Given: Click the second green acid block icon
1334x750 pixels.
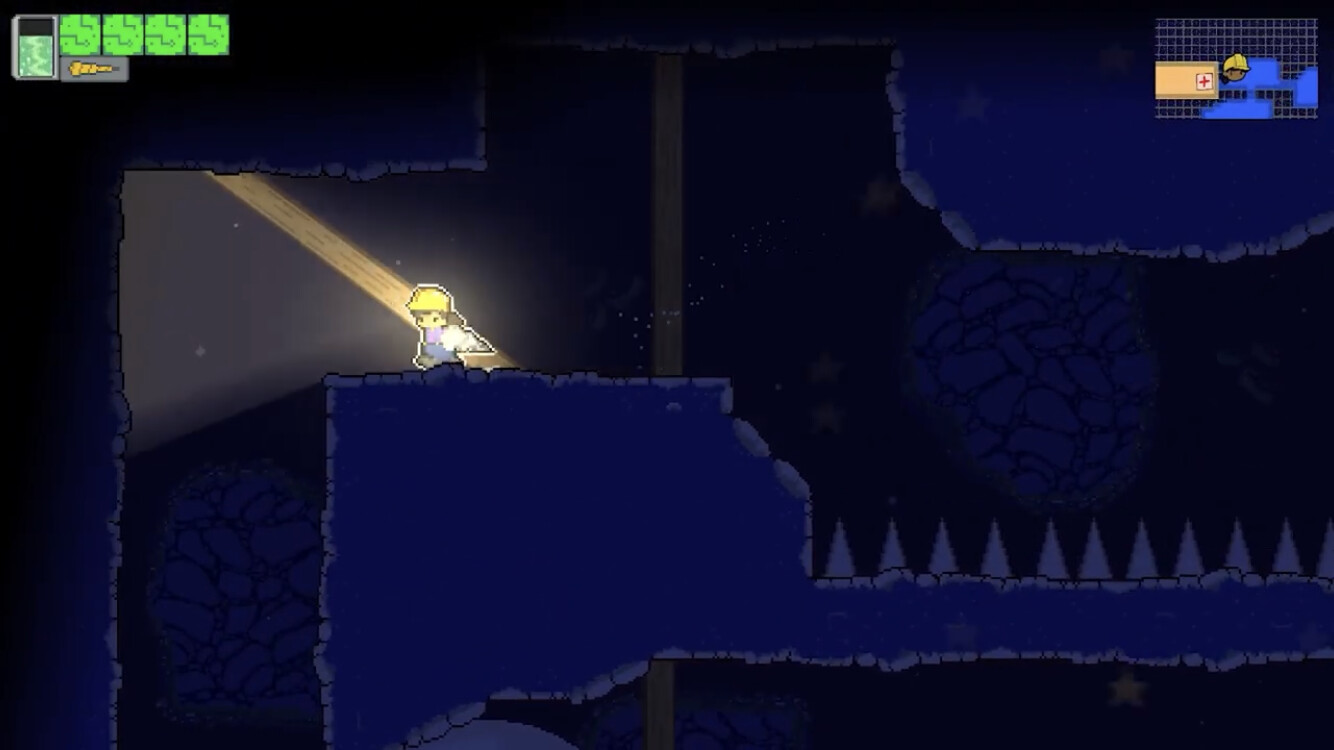Looking at the screenshot, I should click(x=122, y=34).
